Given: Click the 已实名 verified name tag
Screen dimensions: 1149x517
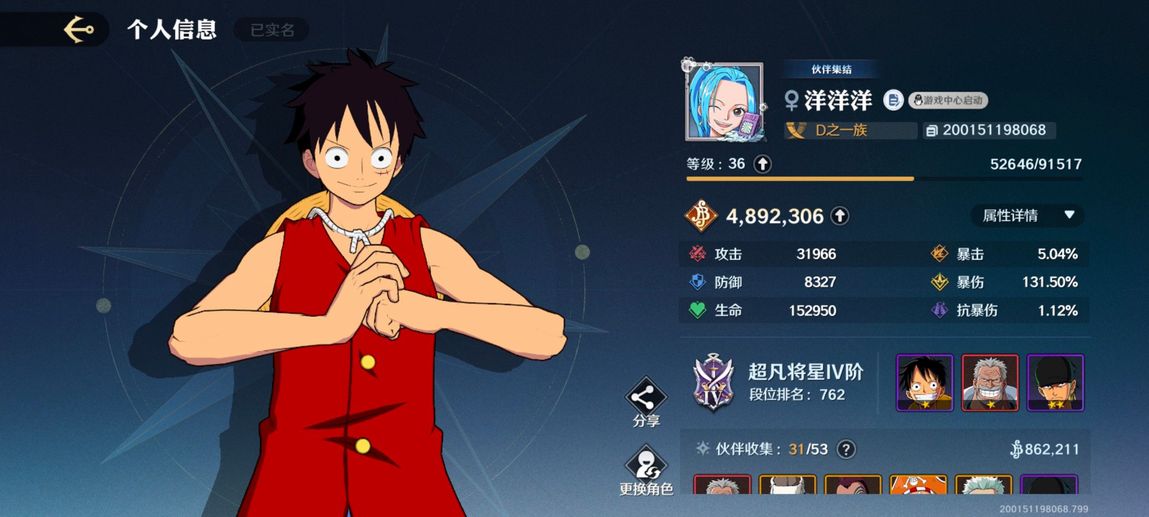Looking at the screenshot, I should [x=272, y=30].
